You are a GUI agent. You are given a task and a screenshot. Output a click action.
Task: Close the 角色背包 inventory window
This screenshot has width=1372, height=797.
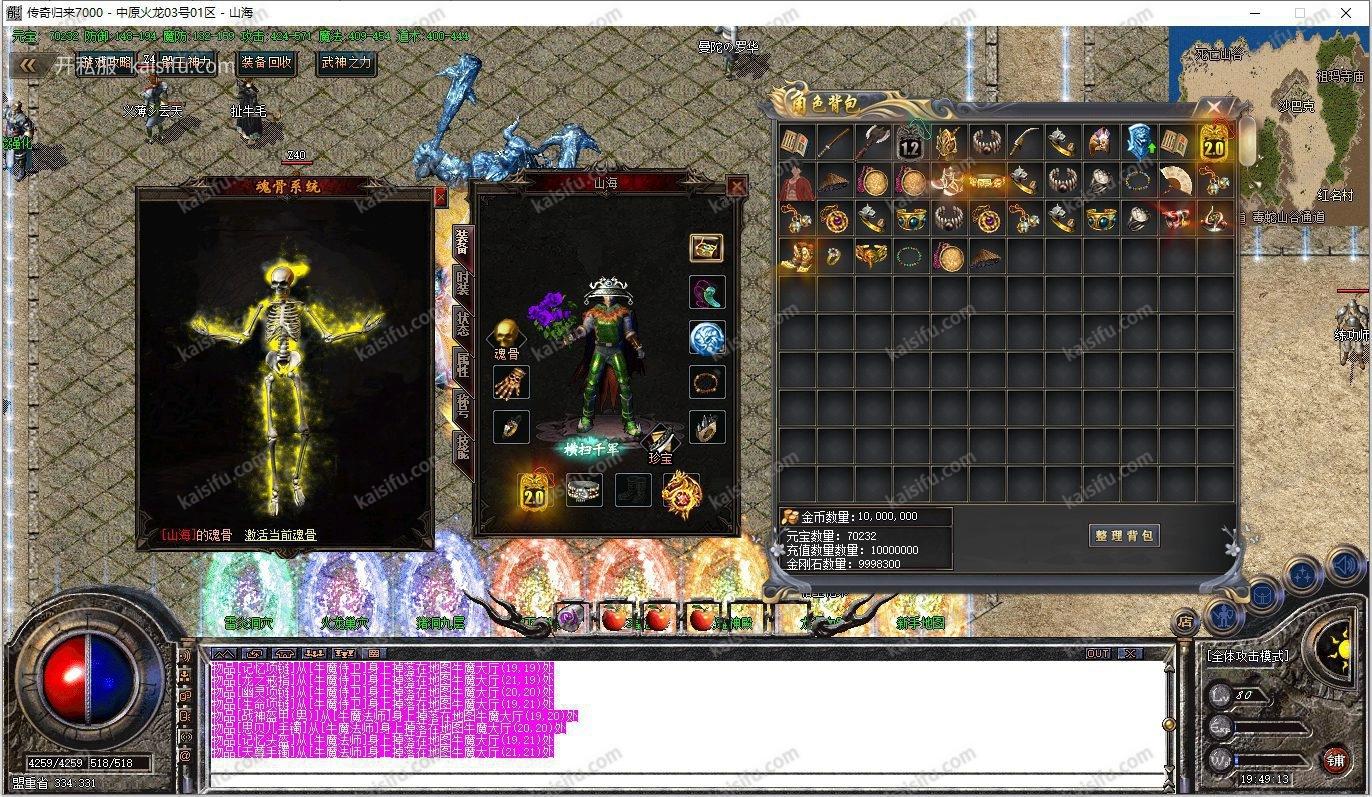[1214, 105]
